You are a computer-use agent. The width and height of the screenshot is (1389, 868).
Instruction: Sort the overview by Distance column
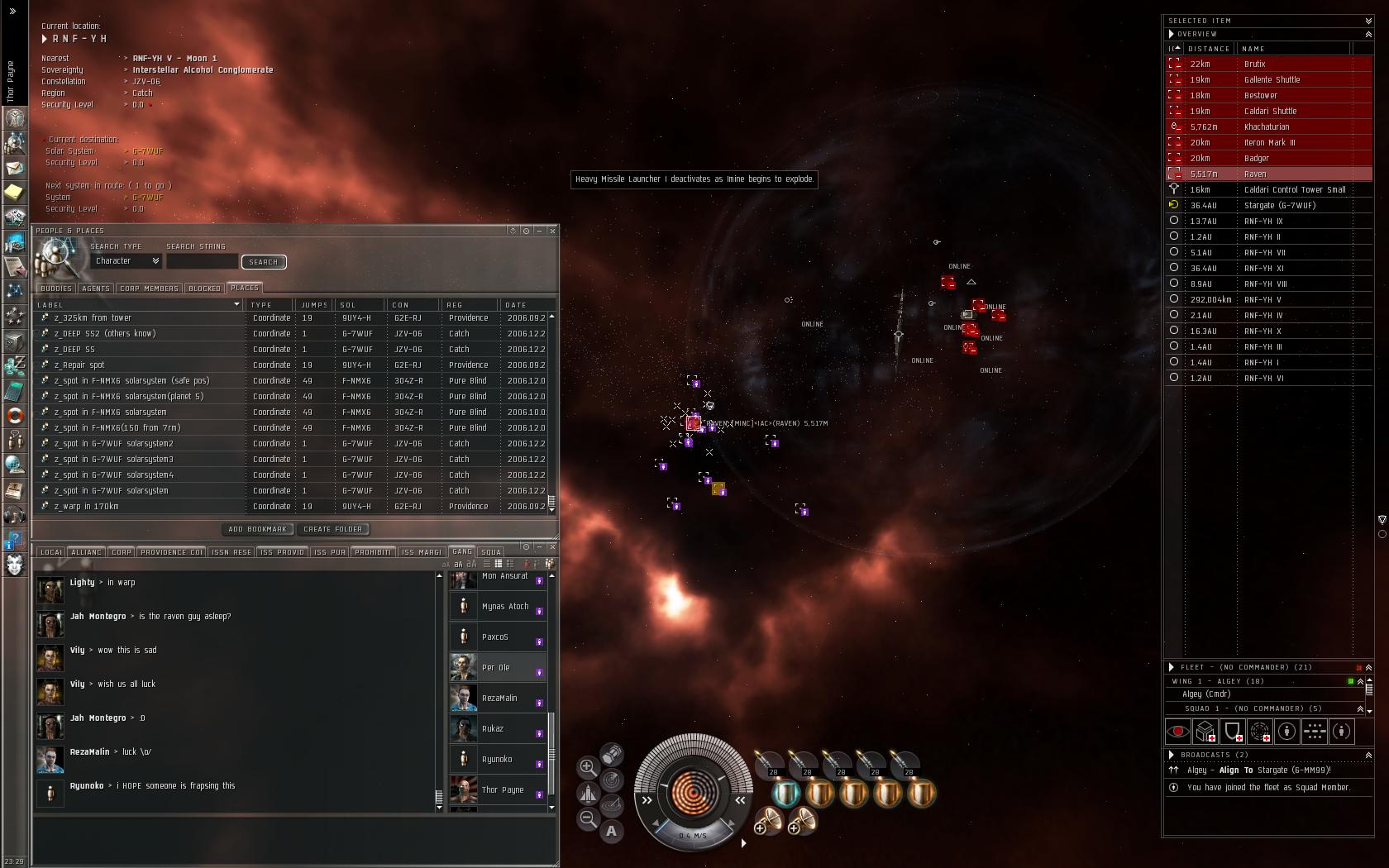click(1209, 49)
